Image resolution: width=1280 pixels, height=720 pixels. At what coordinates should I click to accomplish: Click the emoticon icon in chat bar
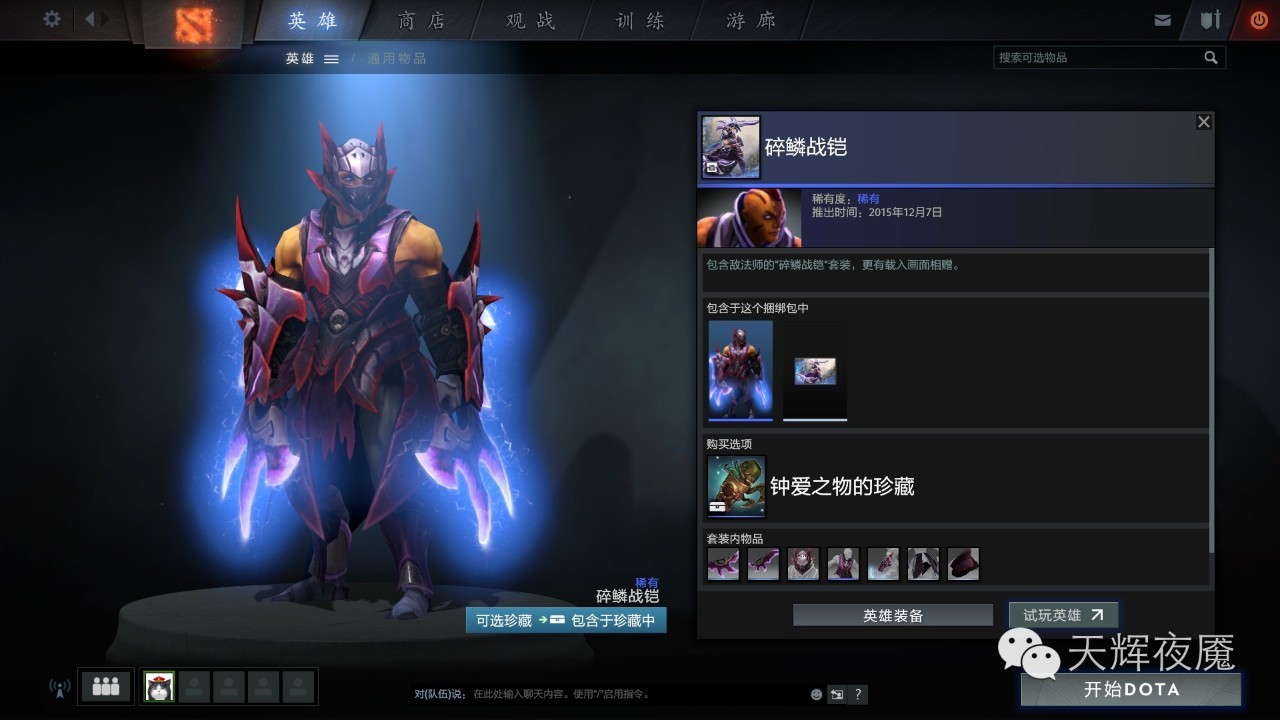pos(815,694)
